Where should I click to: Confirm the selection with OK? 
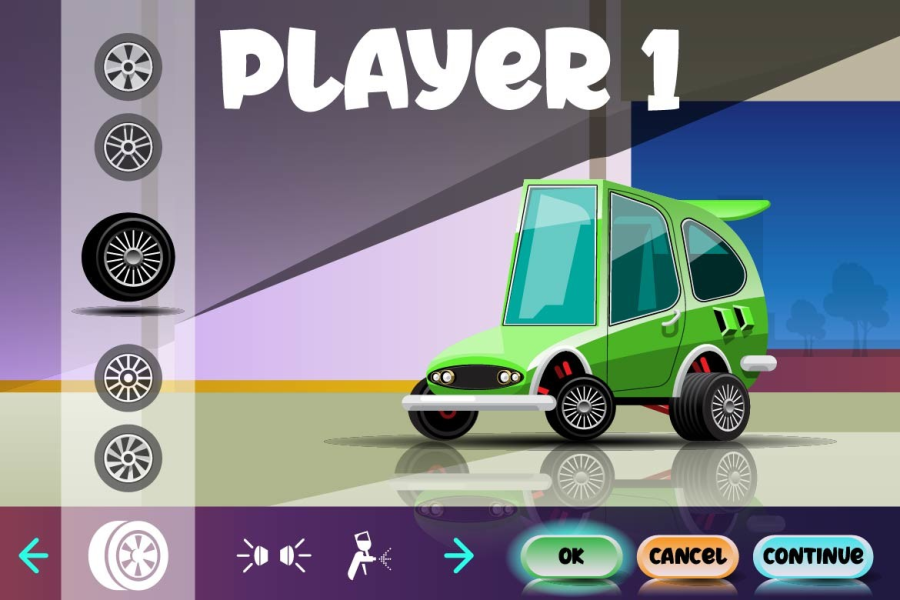(x=571, y=556)
